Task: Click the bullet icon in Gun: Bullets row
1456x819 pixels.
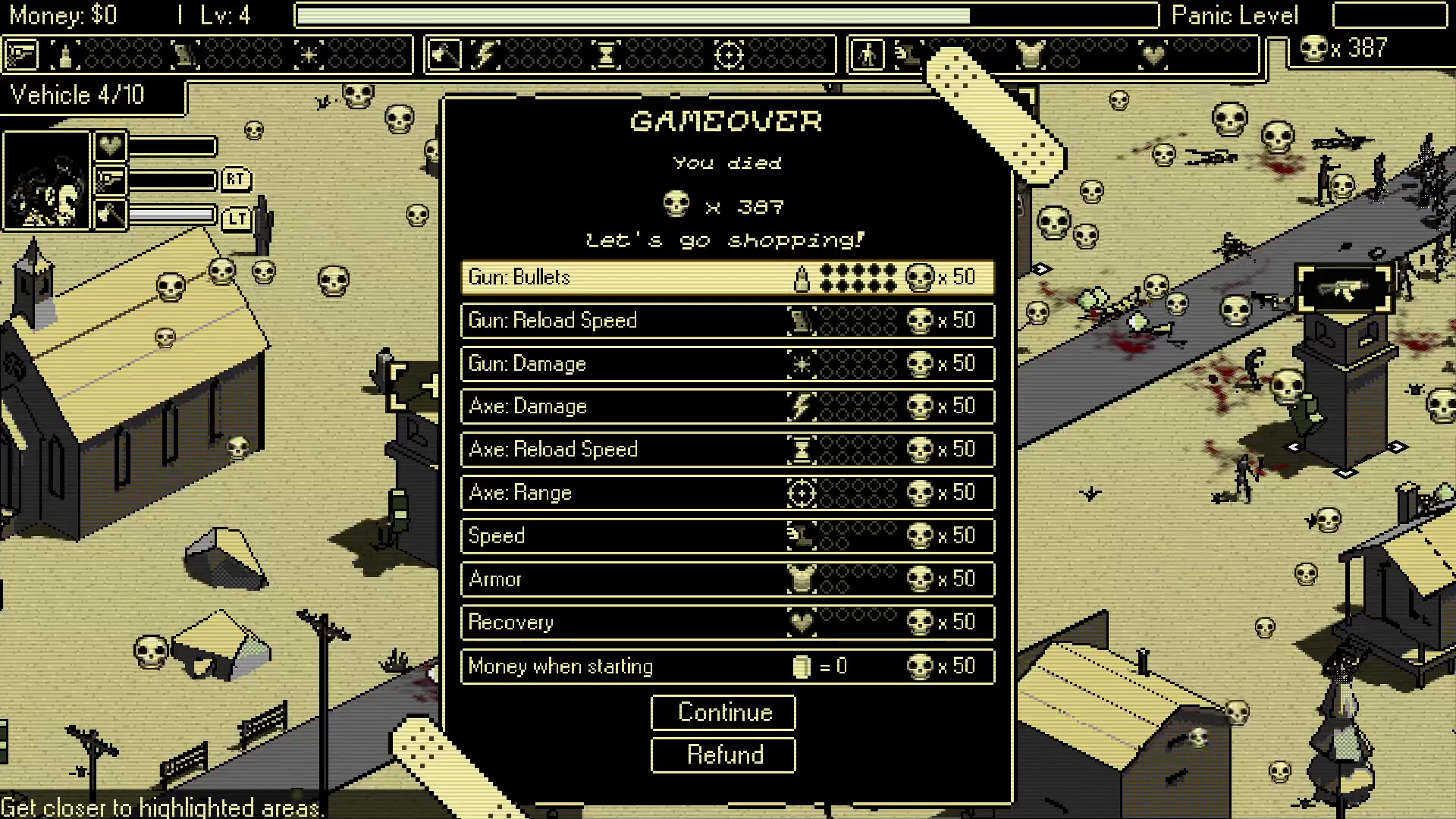Action: point(802,278)
